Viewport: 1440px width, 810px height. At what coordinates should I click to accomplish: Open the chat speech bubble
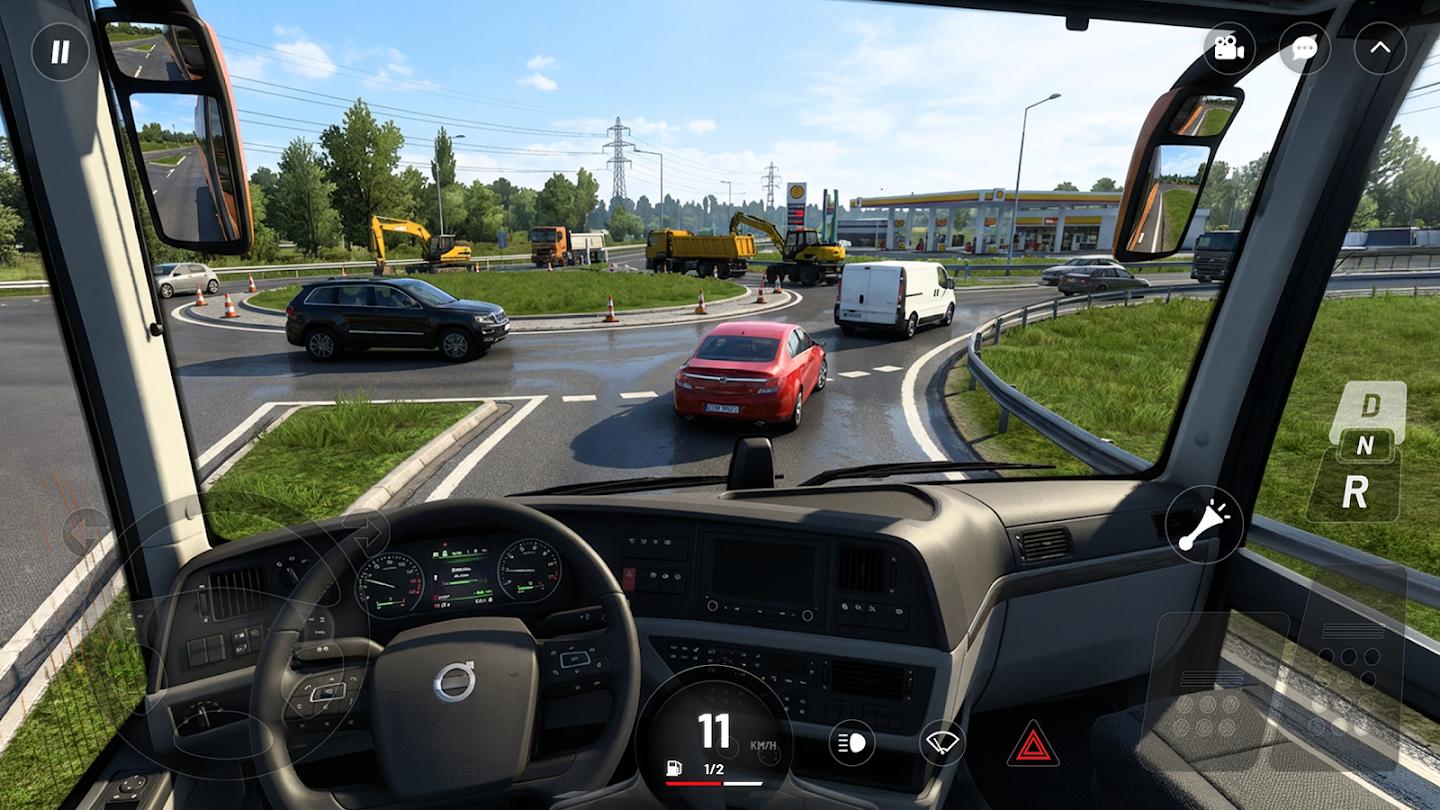tap(1304, 48)
